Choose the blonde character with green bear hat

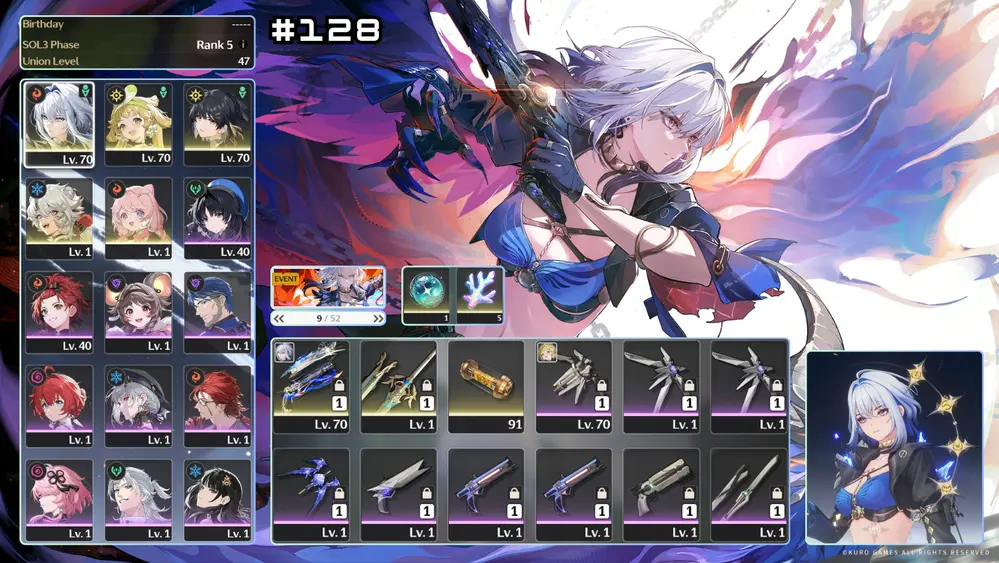(139, 124)
